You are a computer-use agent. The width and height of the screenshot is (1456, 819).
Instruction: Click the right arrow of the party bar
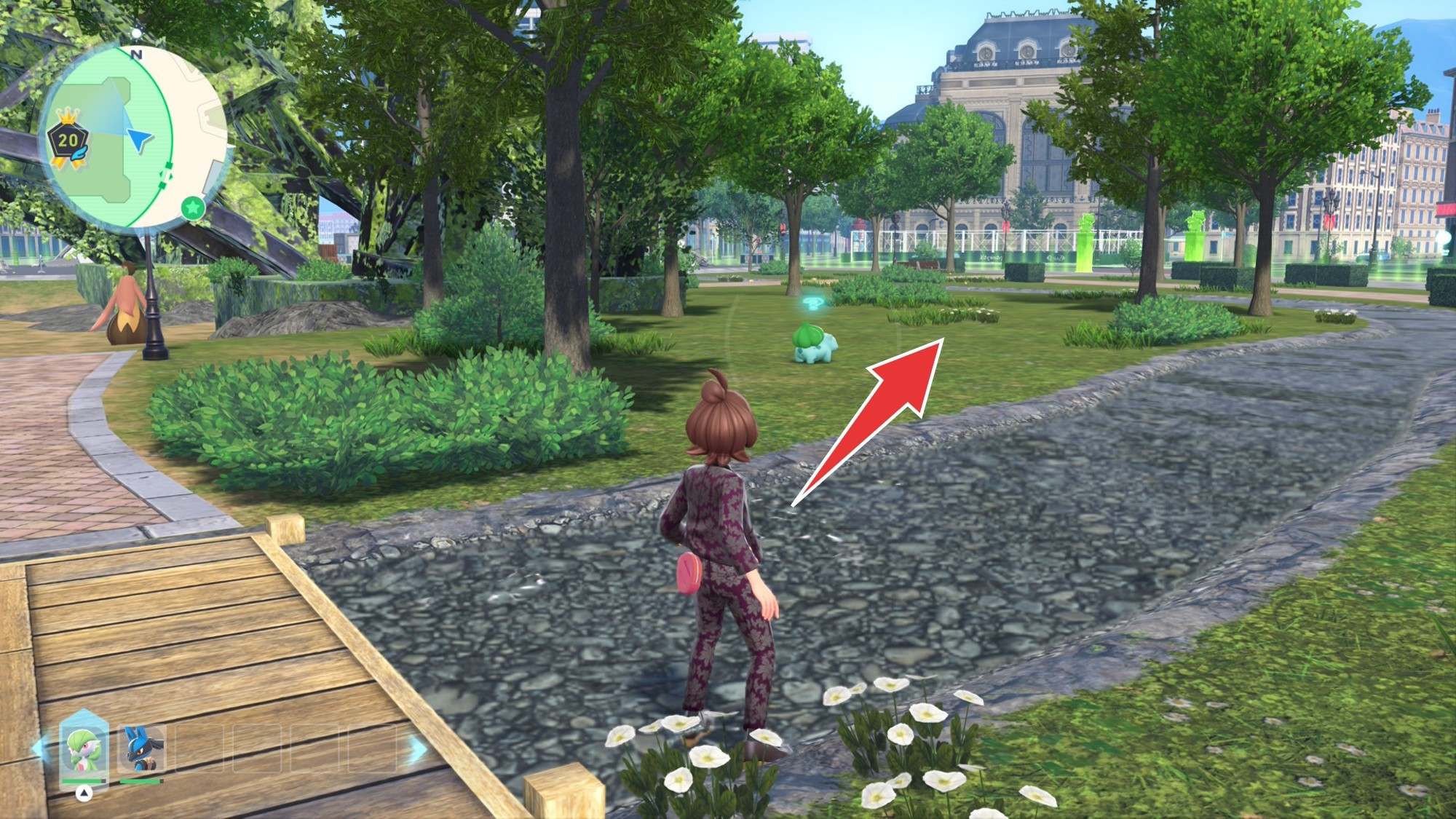tap(417, 749)
